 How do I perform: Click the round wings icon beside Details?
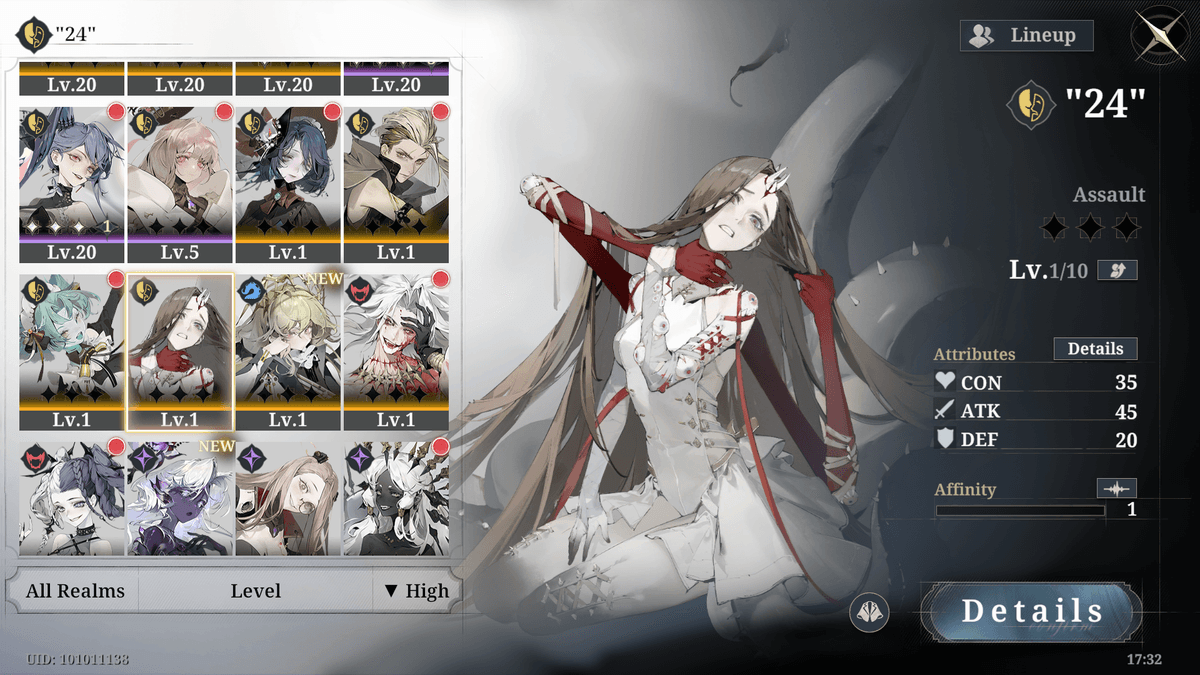[869, 612]
